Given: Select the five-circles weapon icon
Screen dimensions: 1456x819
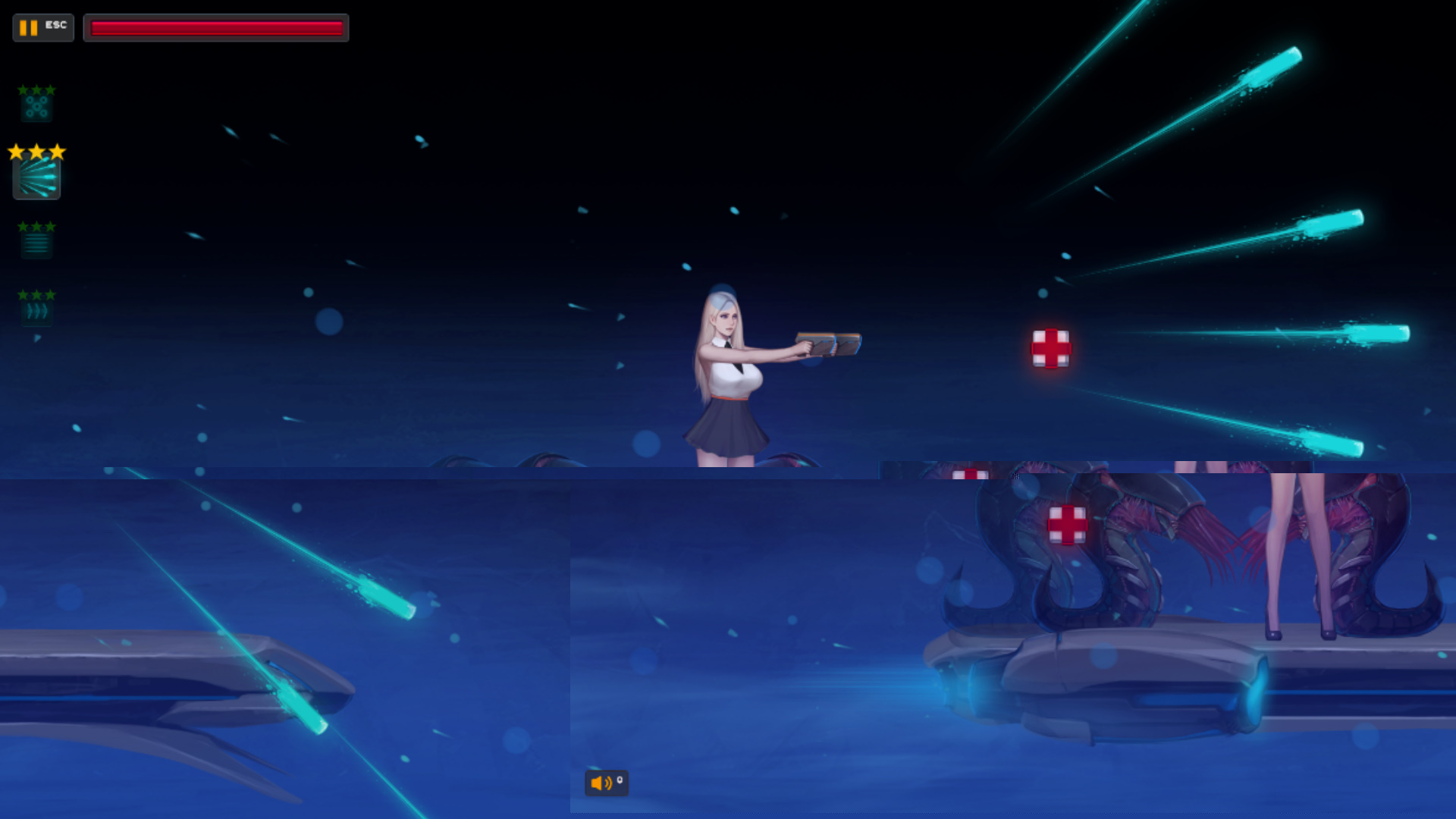Looking at the screenshot, I should (x=36, y=107).
